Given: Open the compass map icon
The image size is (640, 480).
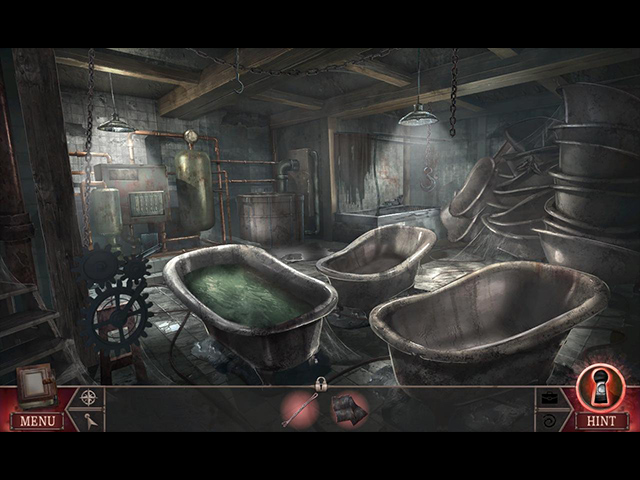Looking at the screenshot, I should click(90, 397).
